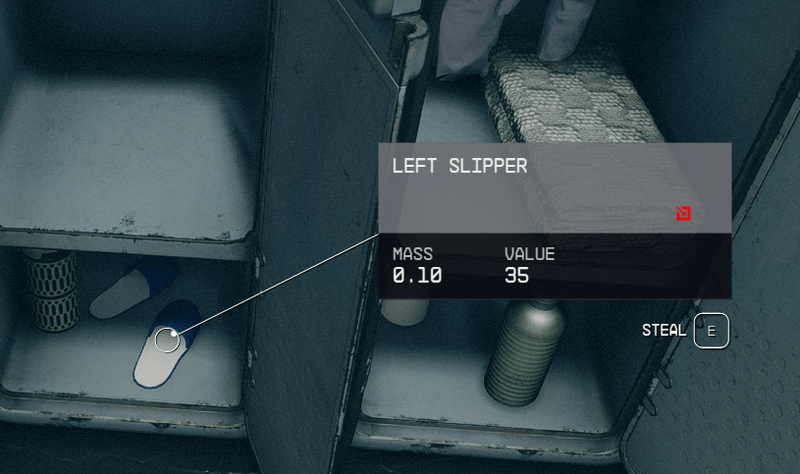Click the red stolen-item icon in the info card
The image size is (800, 474).
[x=684, y=213]
